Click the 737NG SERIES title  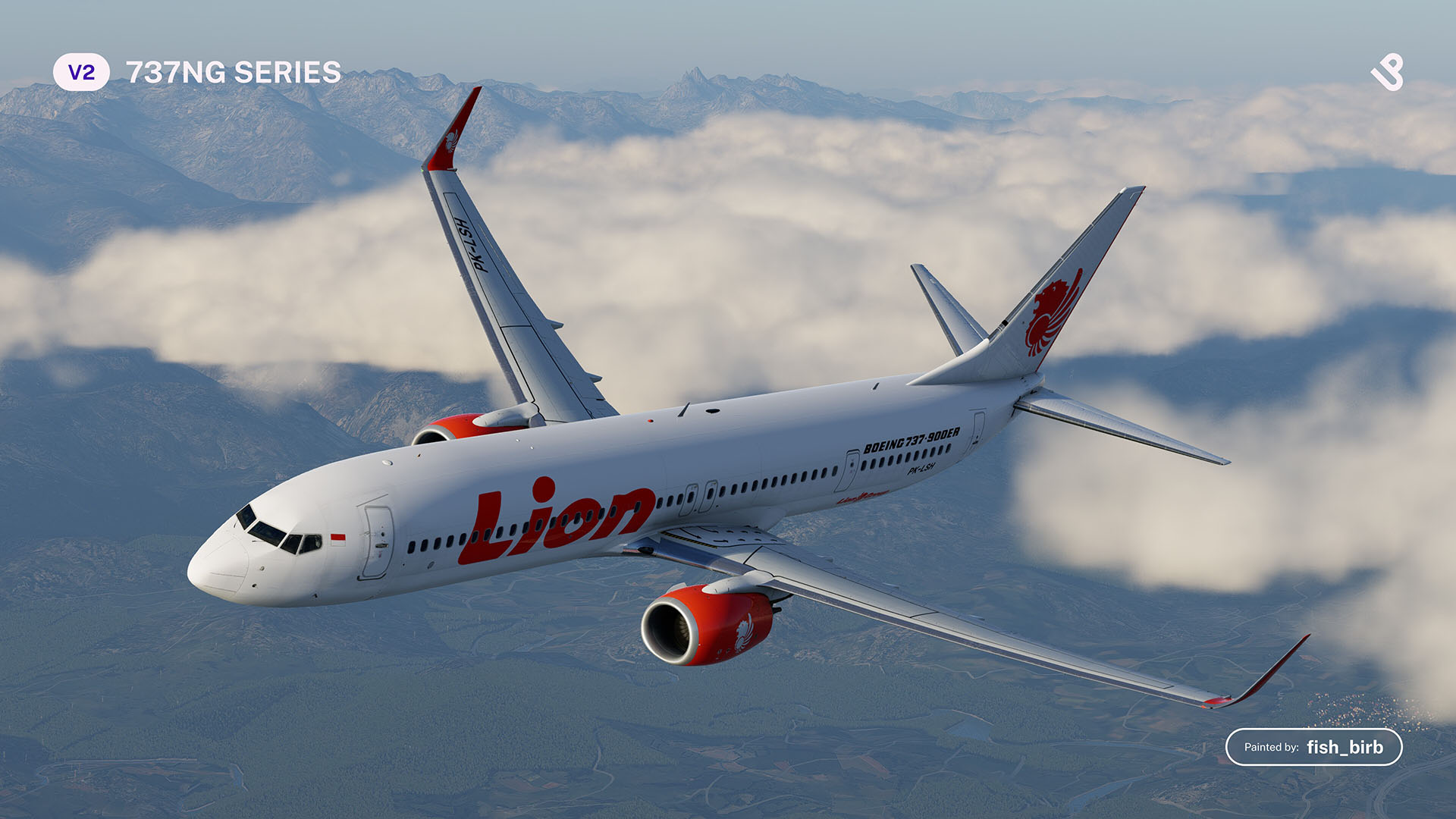234,73
